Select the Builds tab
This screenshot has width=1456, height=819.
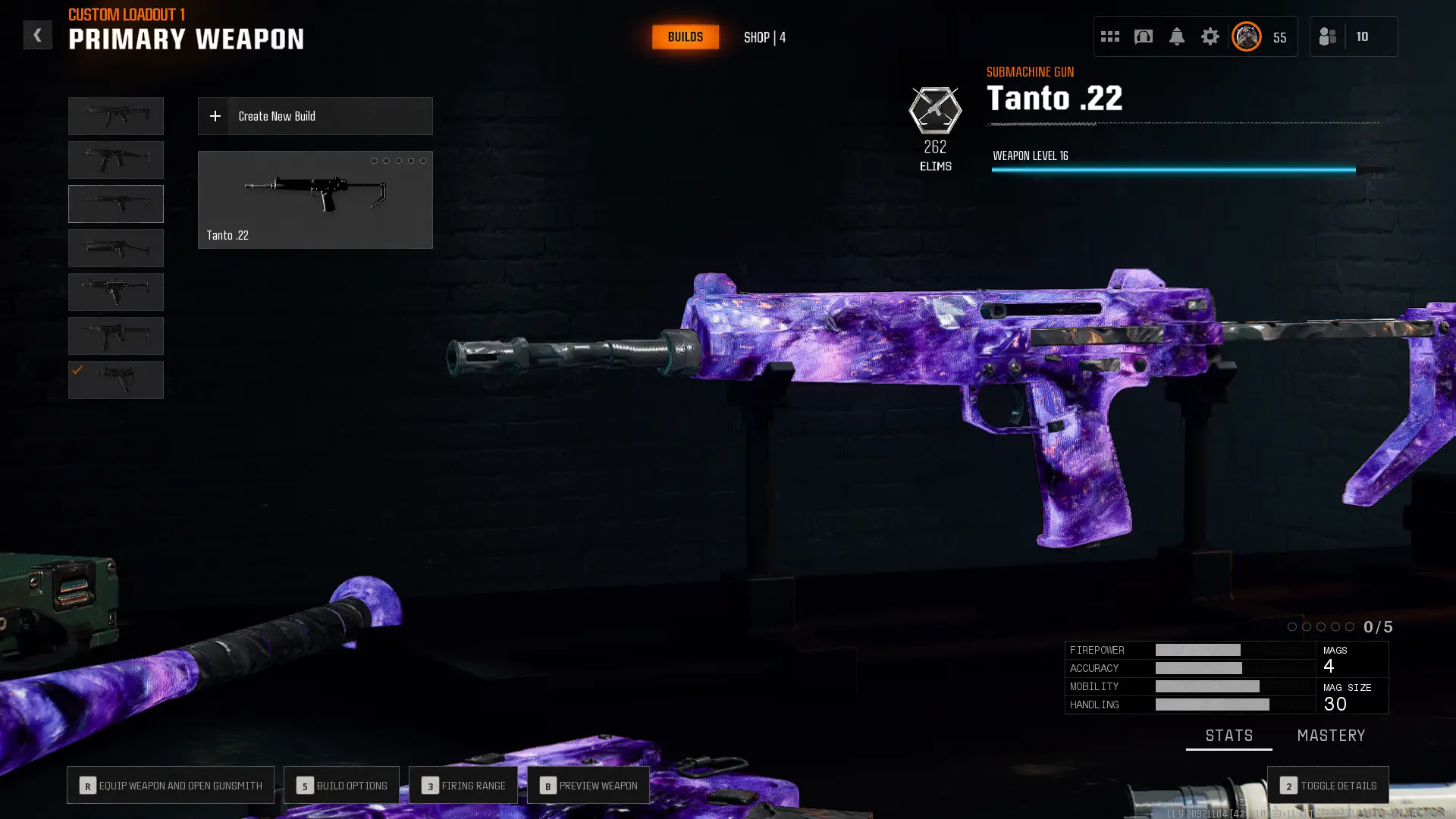coord(685,36)
